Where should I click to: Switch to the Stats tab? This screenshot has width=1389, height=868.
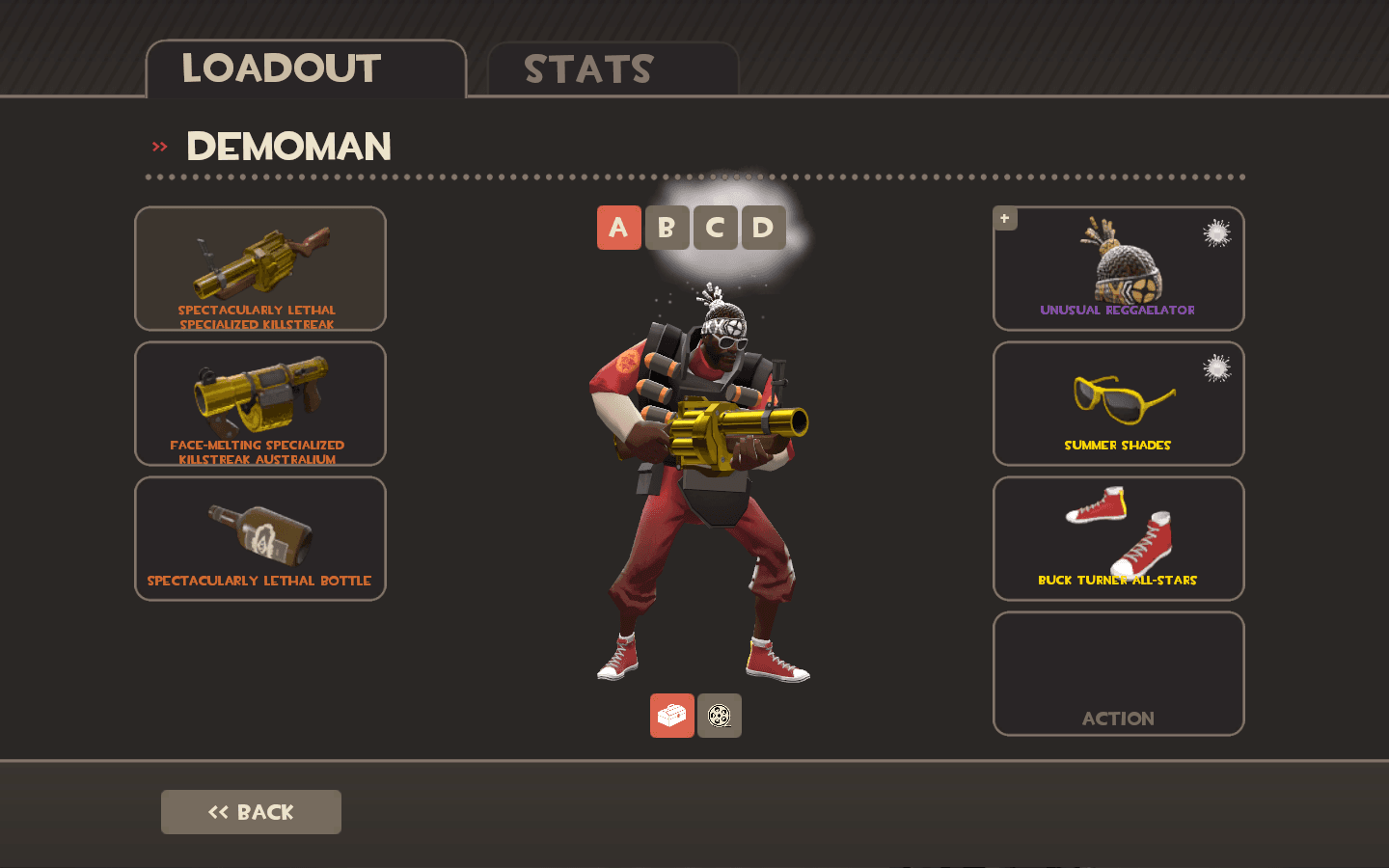[613, 69]
